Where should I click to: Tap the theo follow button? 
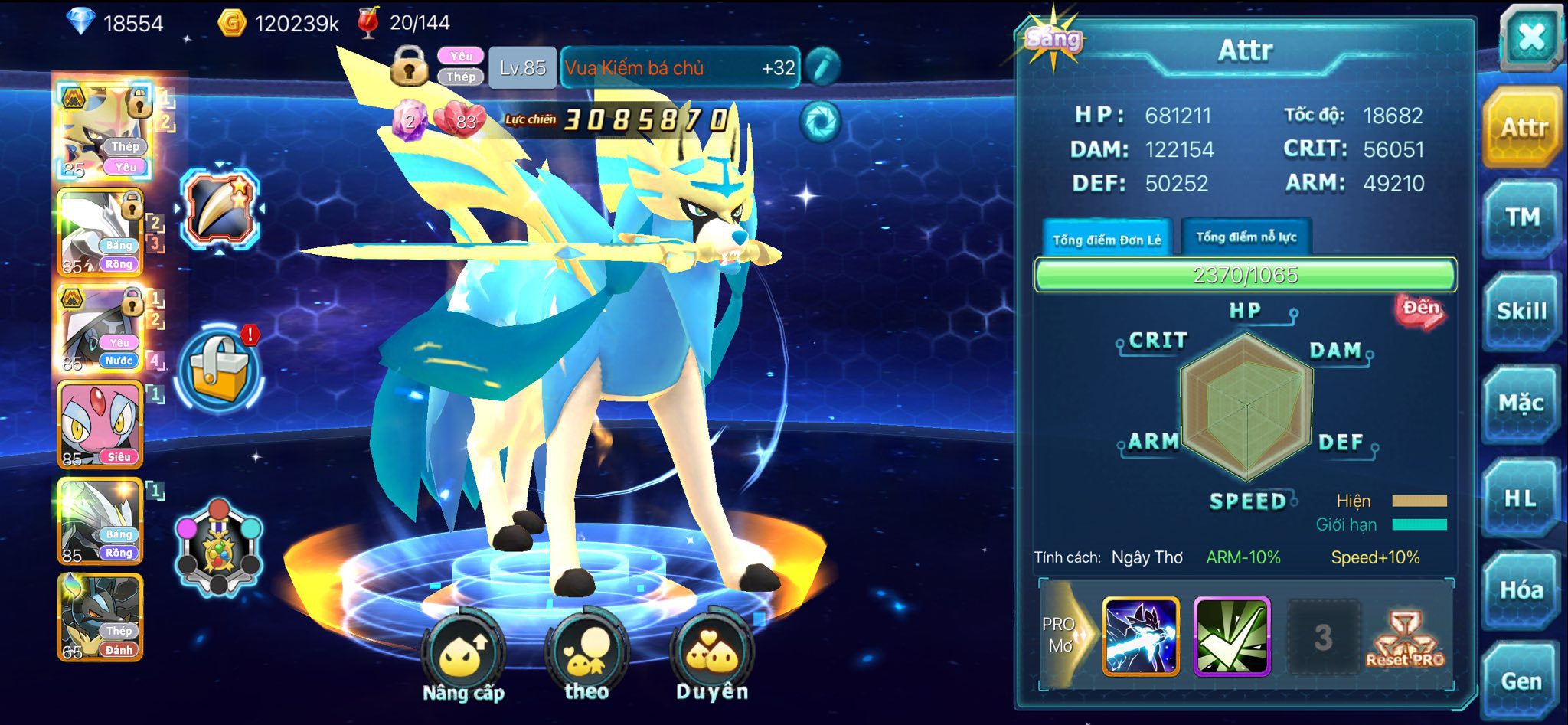586,655
